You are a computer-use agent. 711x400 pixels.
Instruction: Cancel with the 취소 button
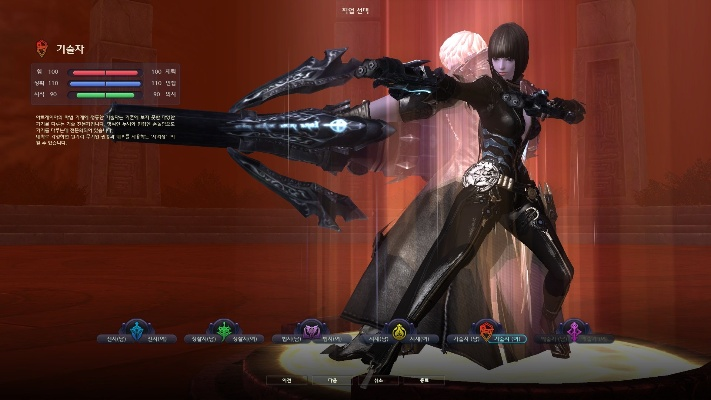pos(379,381)
